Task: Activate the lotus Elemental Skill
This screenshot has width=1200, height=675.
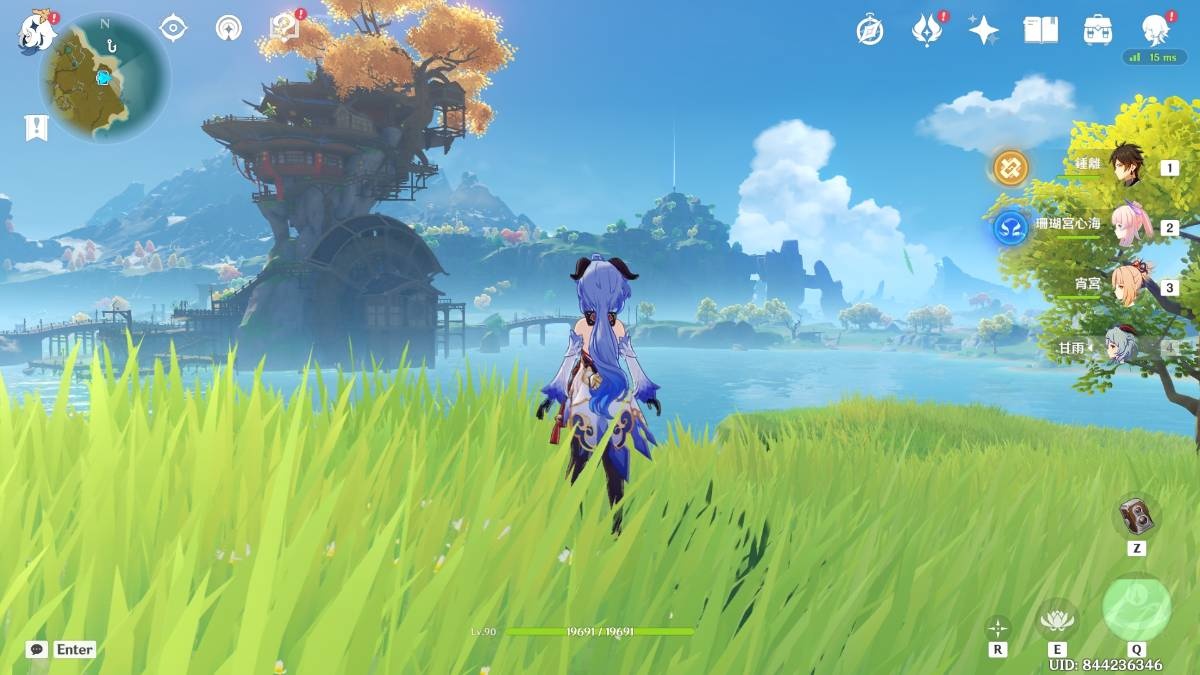Action: [x=1057, y=620]
